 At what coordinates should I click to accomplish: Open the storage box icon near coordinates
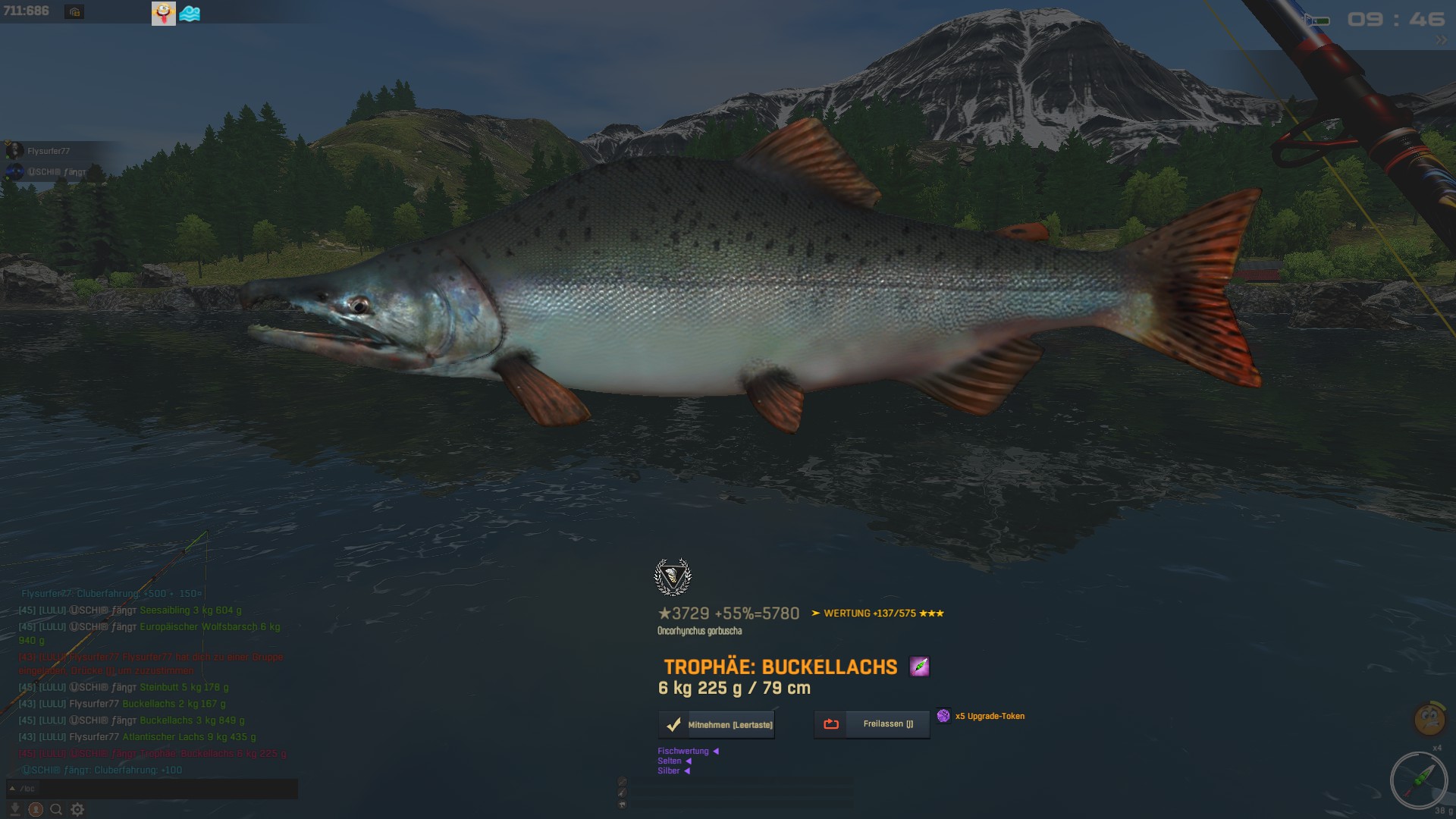click(74, 12)
